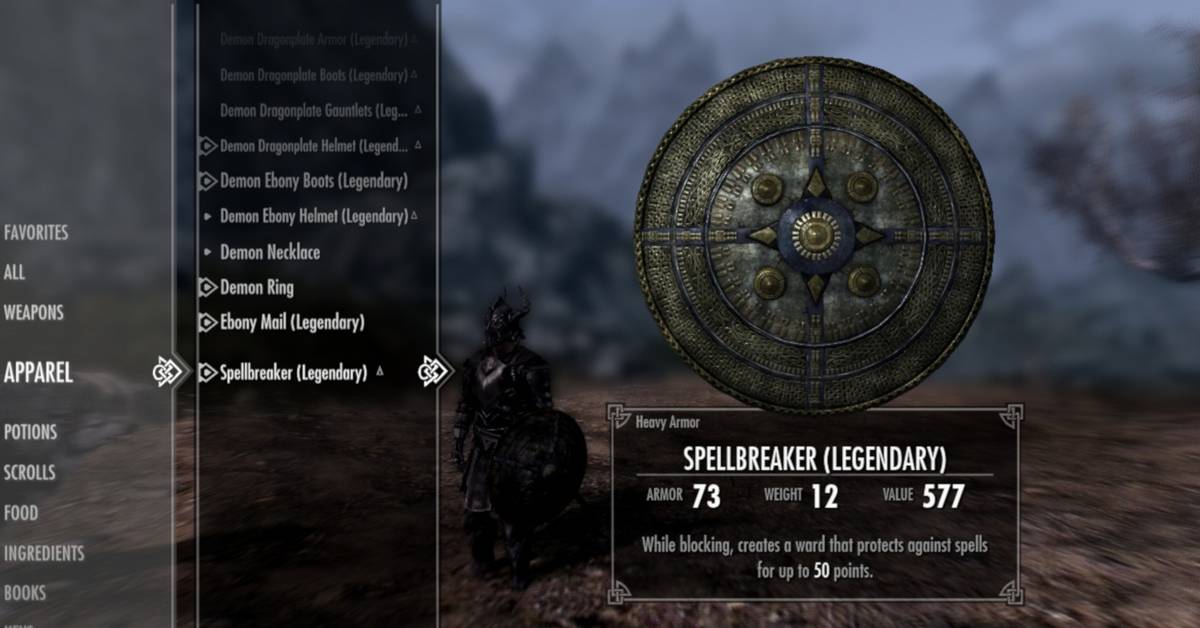
Task: Select the Demon Necklace item
Action: point(270,252)
